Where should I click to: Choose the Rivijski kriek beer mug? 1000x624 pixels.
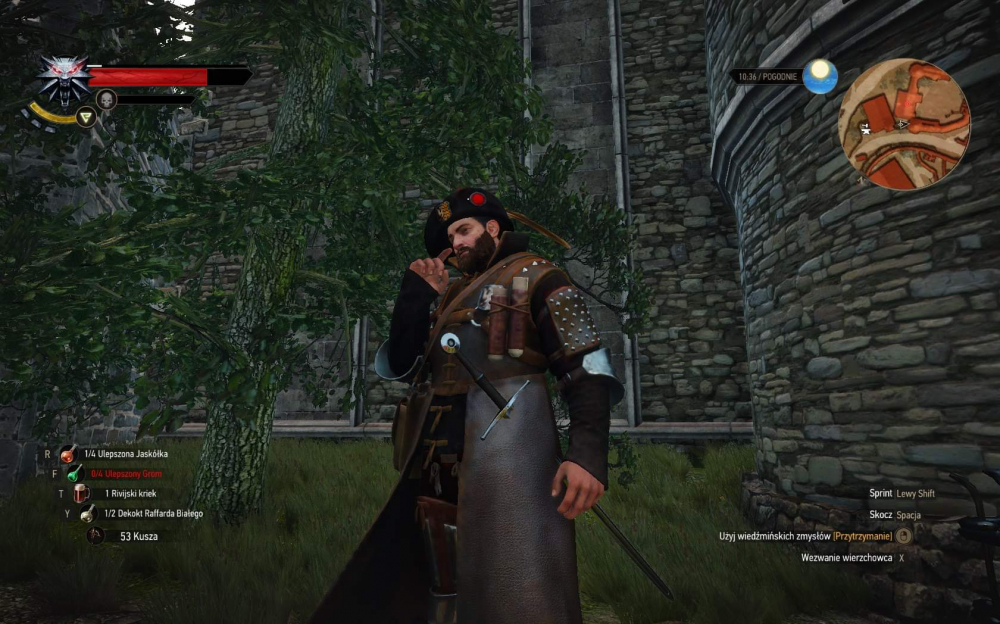(x=81, y=493)
